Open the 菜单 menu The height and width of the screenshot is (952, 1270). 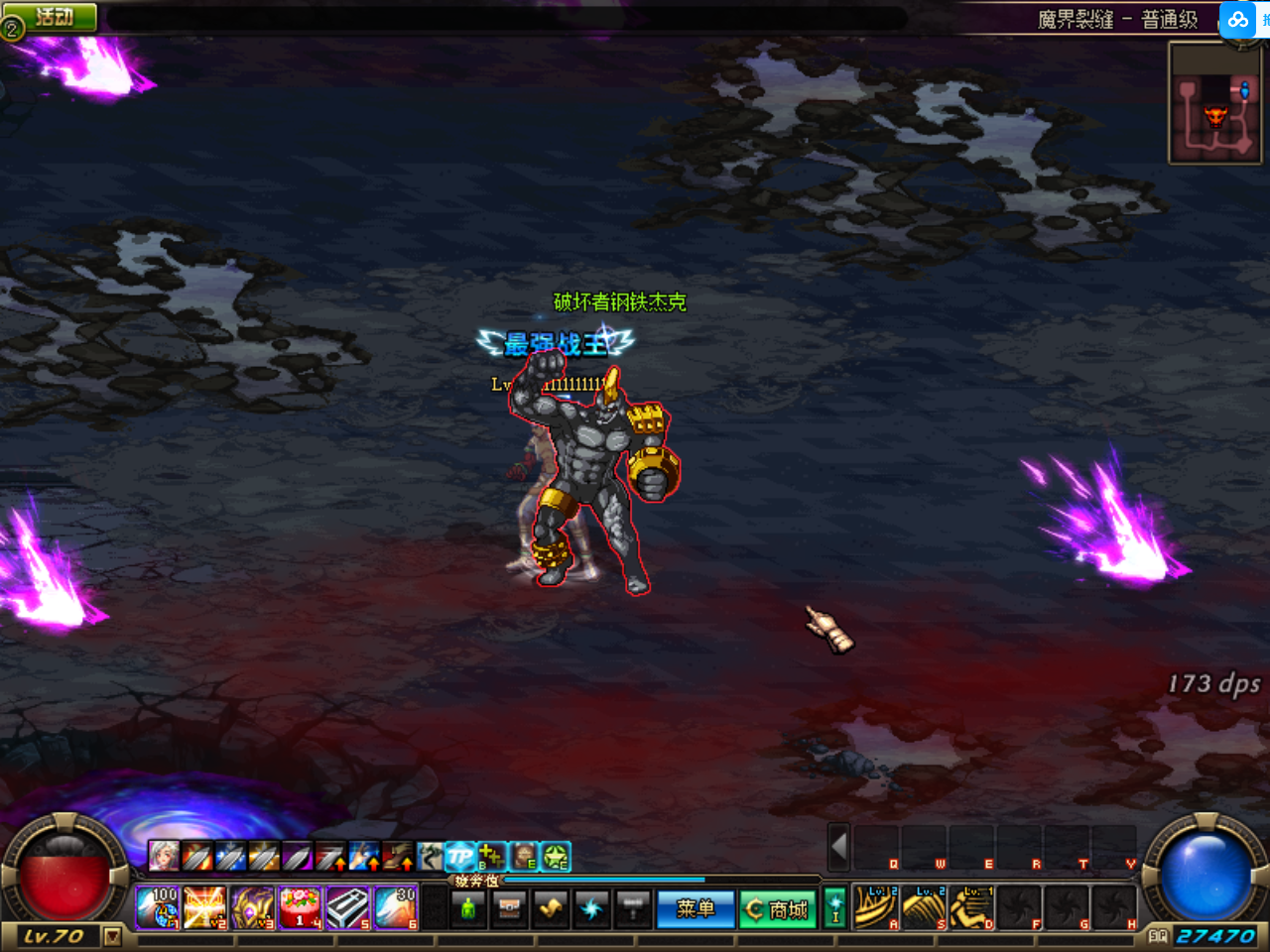[697, 909]
